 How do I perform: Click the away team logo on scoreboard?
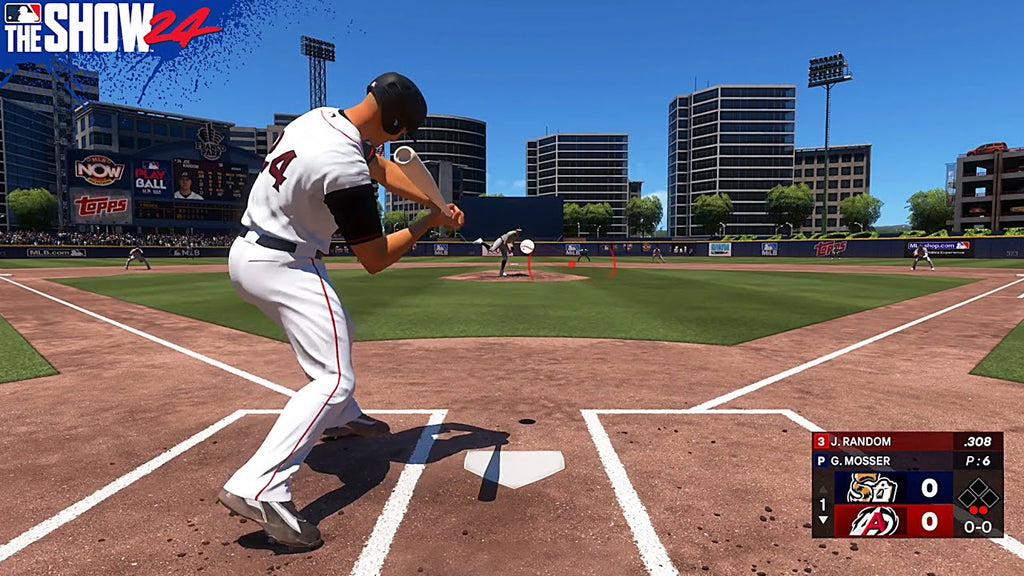tap(873, 488)
